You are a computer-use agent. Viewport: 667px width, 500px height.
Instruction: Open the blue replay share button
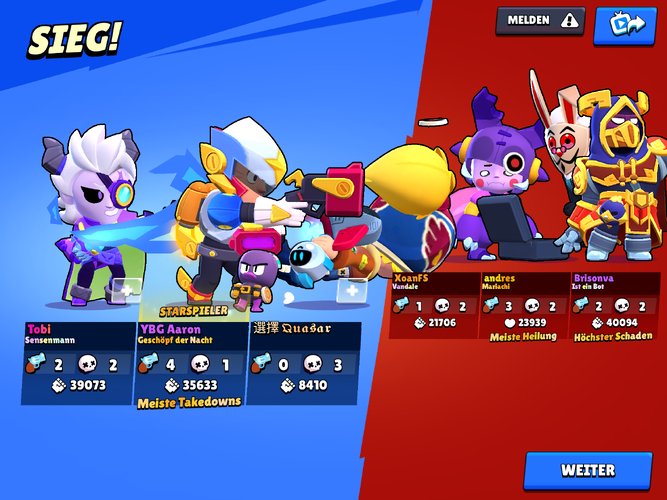click(x=624, y=25)
